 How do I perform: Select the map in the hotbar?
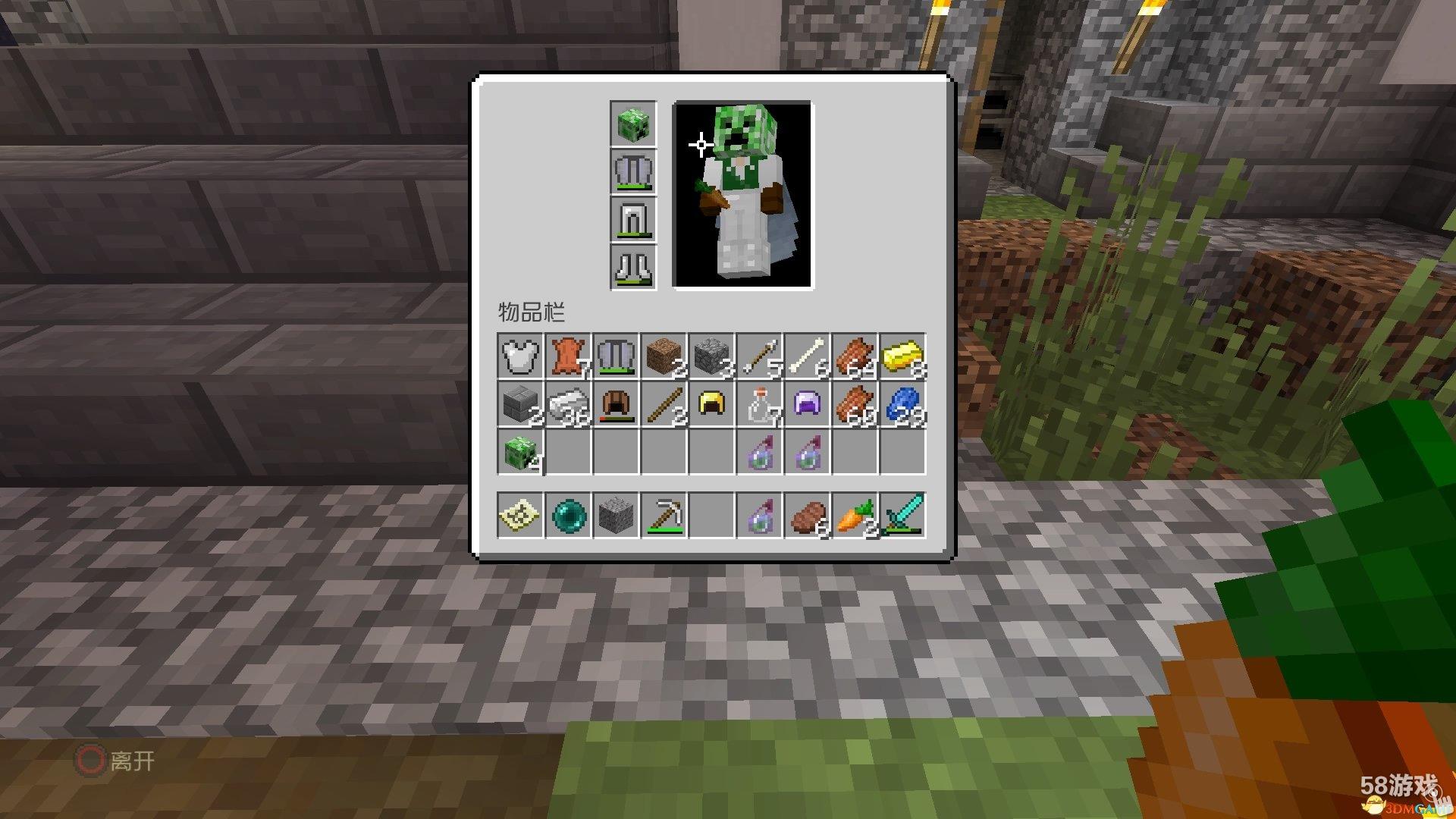(x=521, y=516)
